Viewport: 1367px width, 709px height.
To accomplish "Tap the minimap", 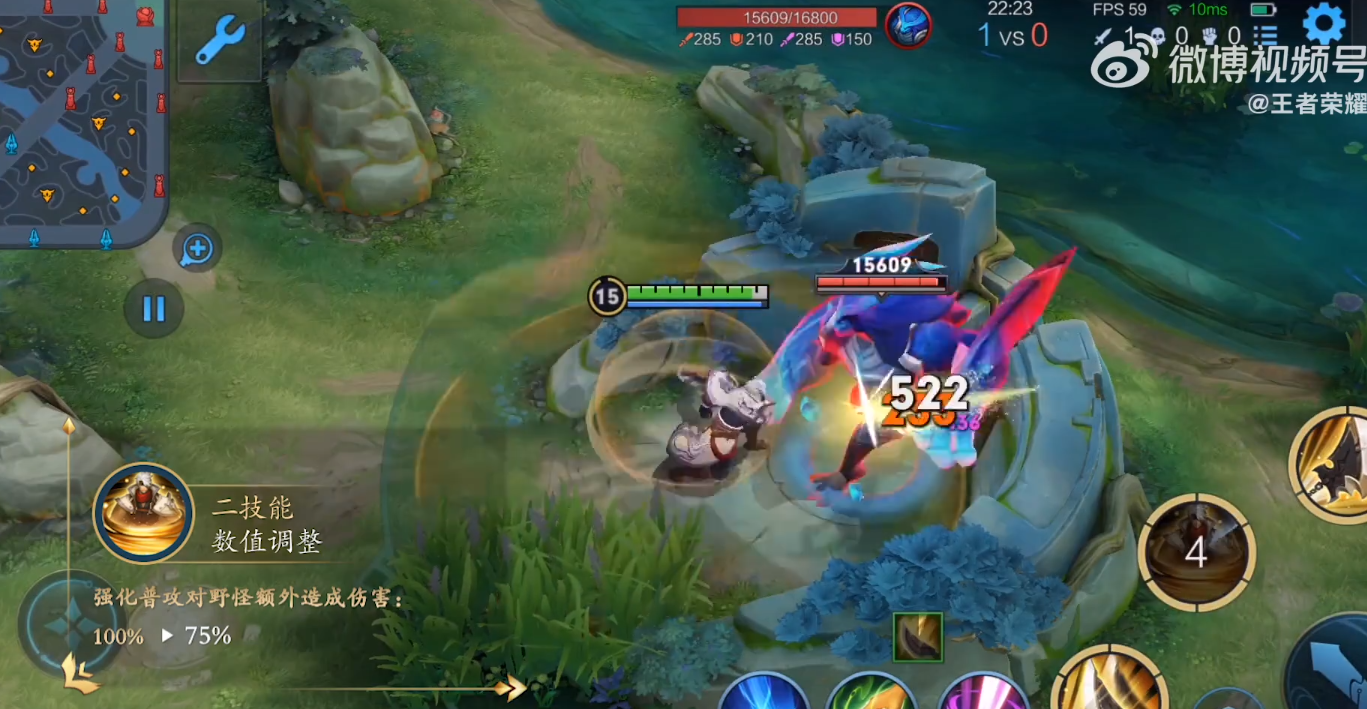I will pos(80,120).
